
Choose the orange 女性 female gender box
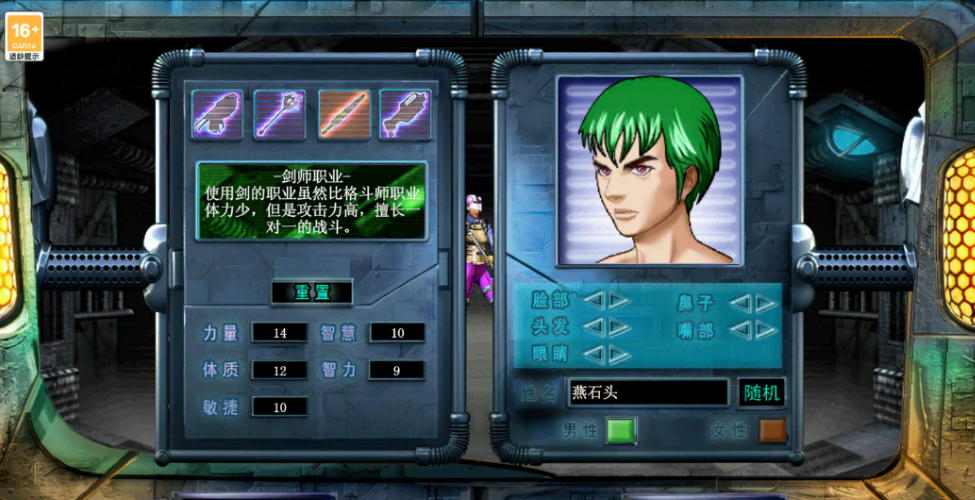[772, 431]
